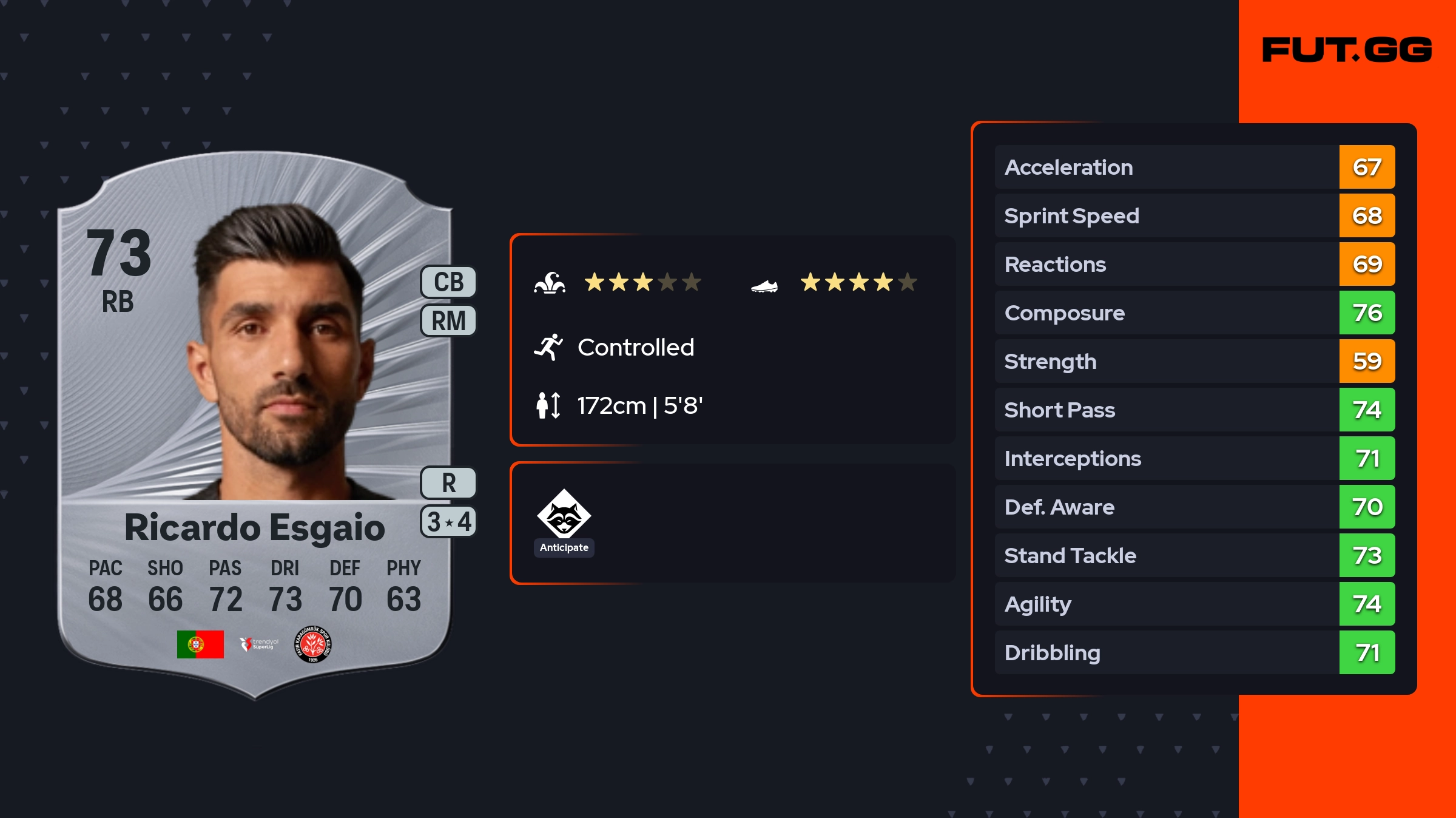This screenshot has width=1456, height=818.
Task: Click the Anticipate playstyle icon
Action: pos(564,515)
